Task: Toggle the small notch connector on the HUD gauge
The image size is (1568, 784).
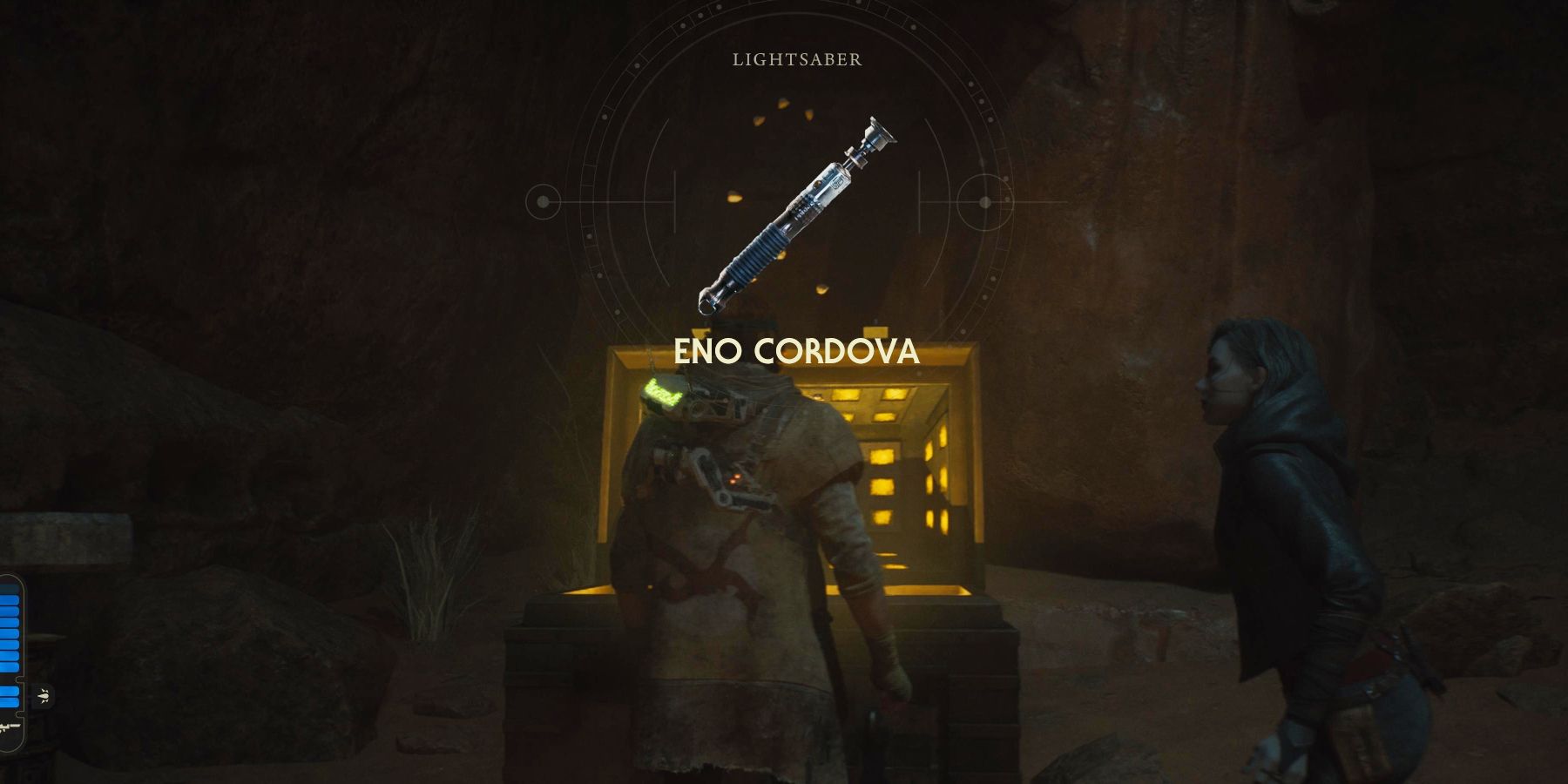Action: coord(20,679)
